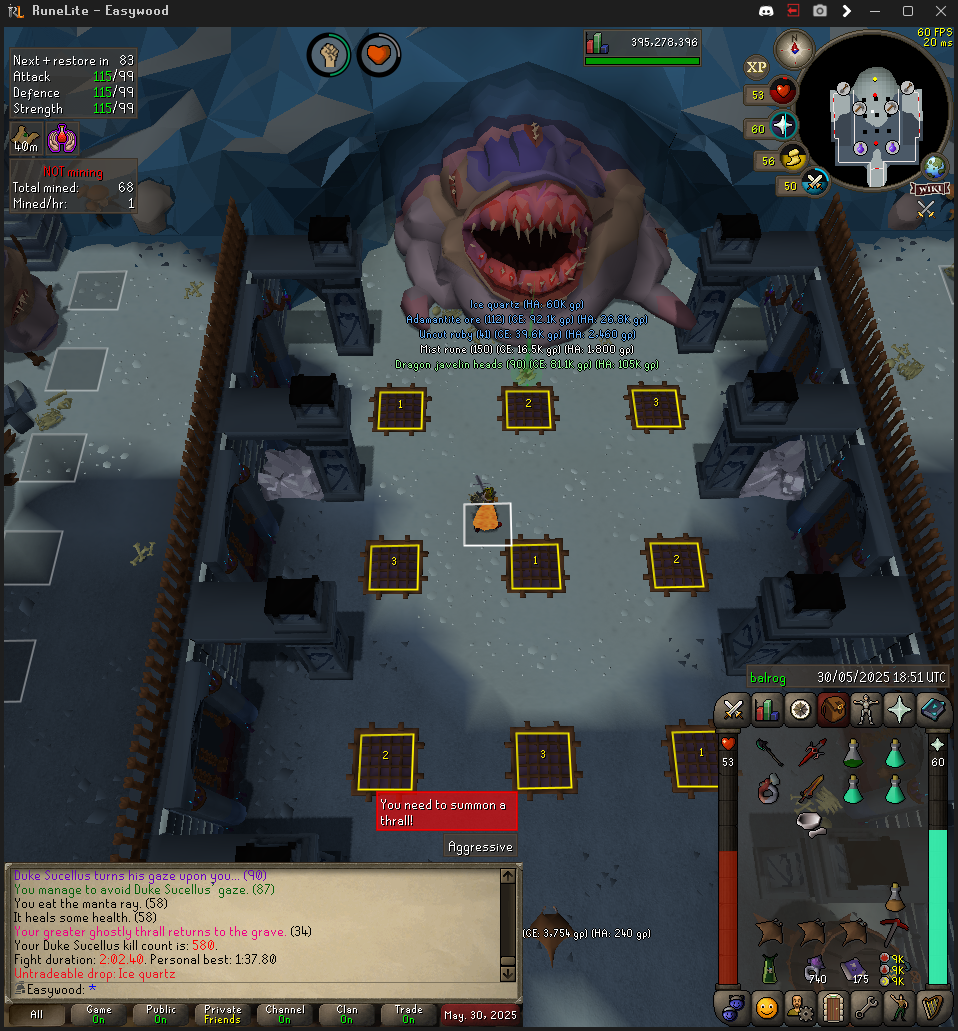Activate the special attack orb
The width and height of the screenshot is (958, 1031).
pos(816,184)
